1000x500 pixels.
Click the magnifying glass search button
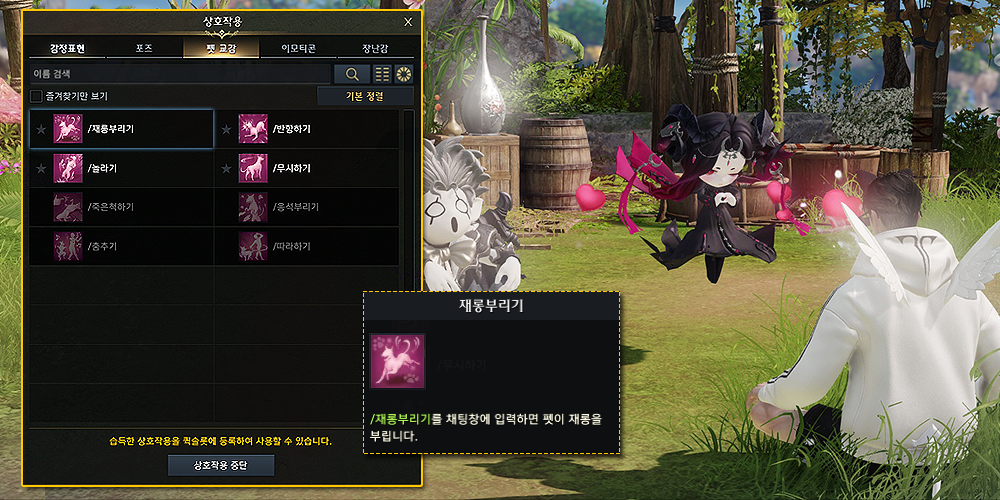(351, 74)
